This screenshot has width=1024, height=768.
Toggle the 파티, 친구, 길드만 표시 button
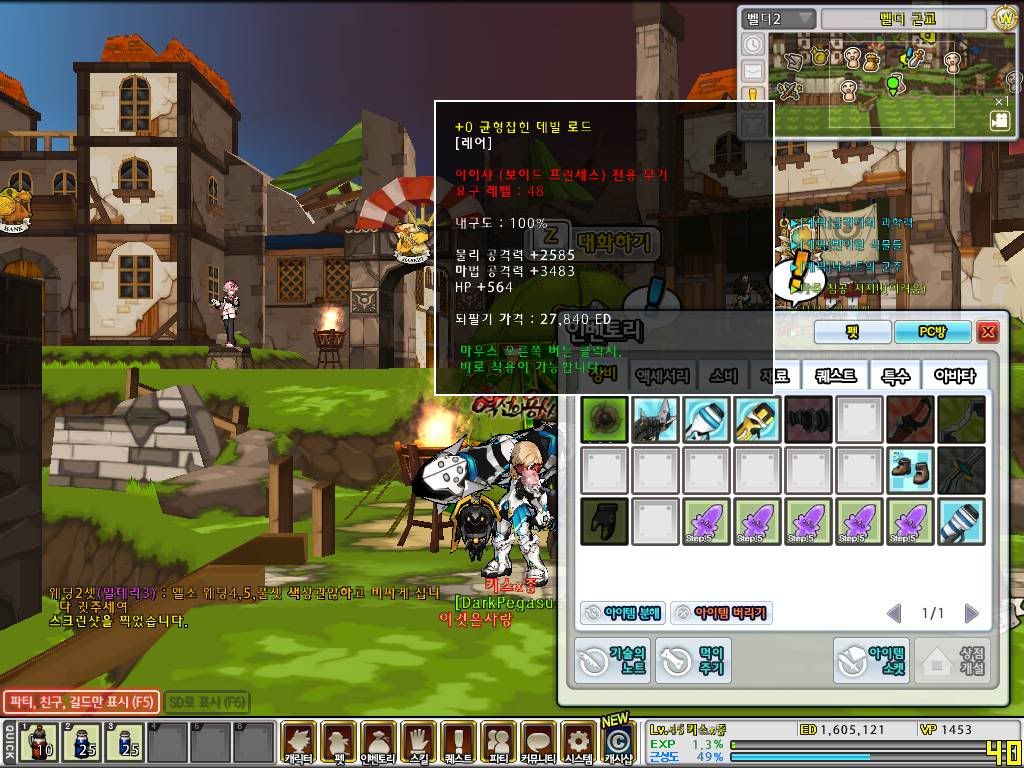tap(80, 702)
